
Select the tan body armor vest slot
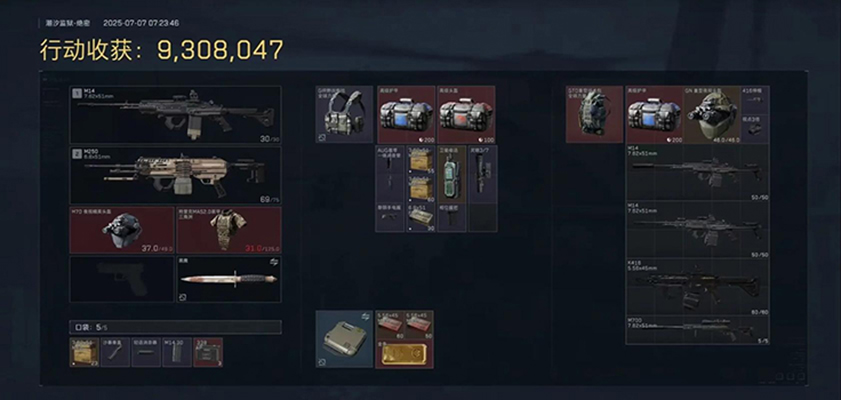[229, 229]
